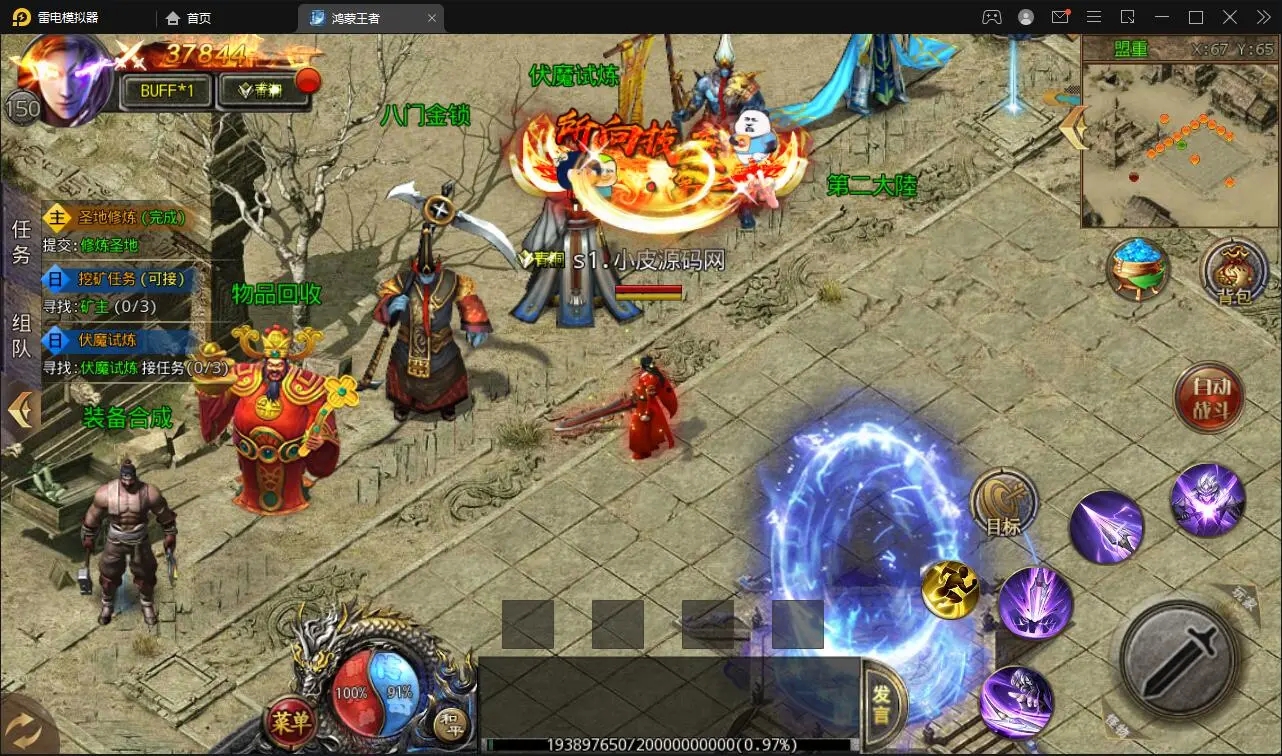Switch to the 首页 home tab
Image resolution: width=1282 pixels, height=756 pixels.
tap(189, 18)
